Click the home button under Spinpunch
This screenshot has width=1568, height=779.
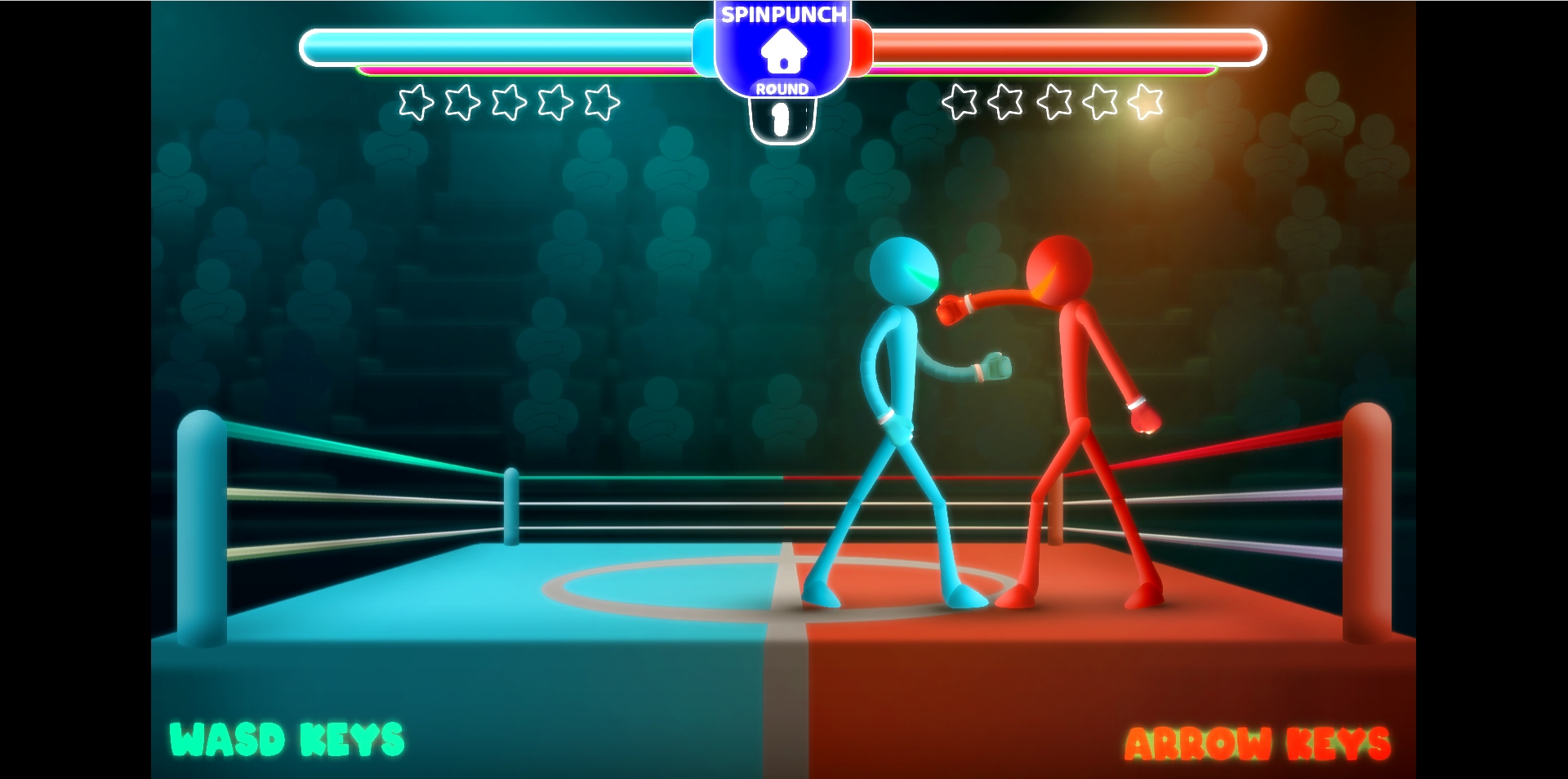(783, 51)
